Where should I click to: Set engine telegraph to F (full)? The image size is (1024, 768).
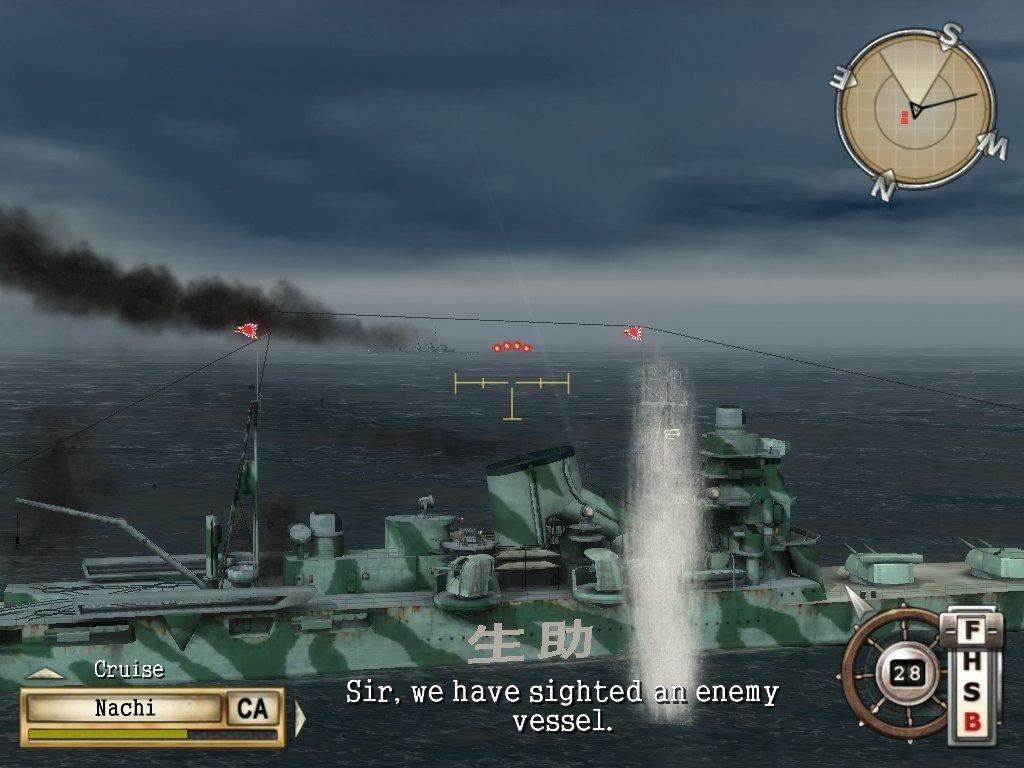(970, 631)
